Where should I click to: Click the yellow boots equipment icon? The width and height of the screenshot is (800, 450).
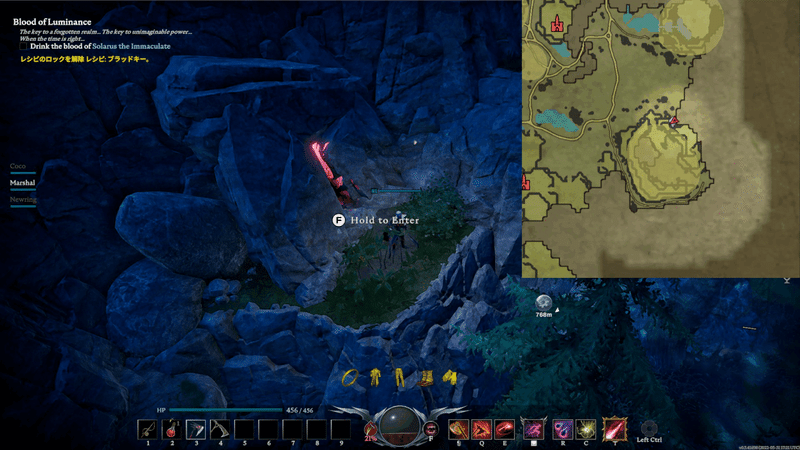(425, 377)
